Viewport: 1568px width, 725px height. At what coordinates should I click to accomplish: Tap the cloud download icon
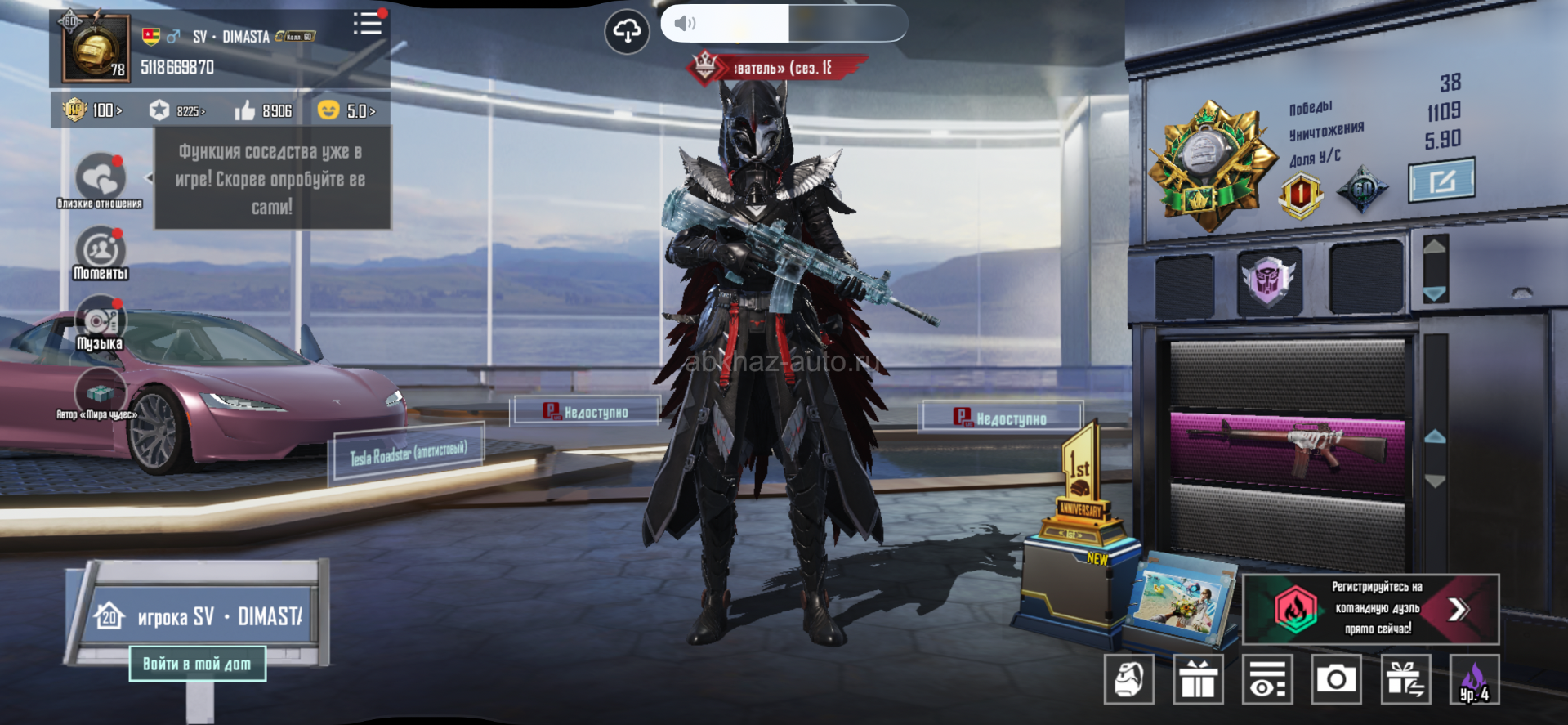click(x=627, y=32)
